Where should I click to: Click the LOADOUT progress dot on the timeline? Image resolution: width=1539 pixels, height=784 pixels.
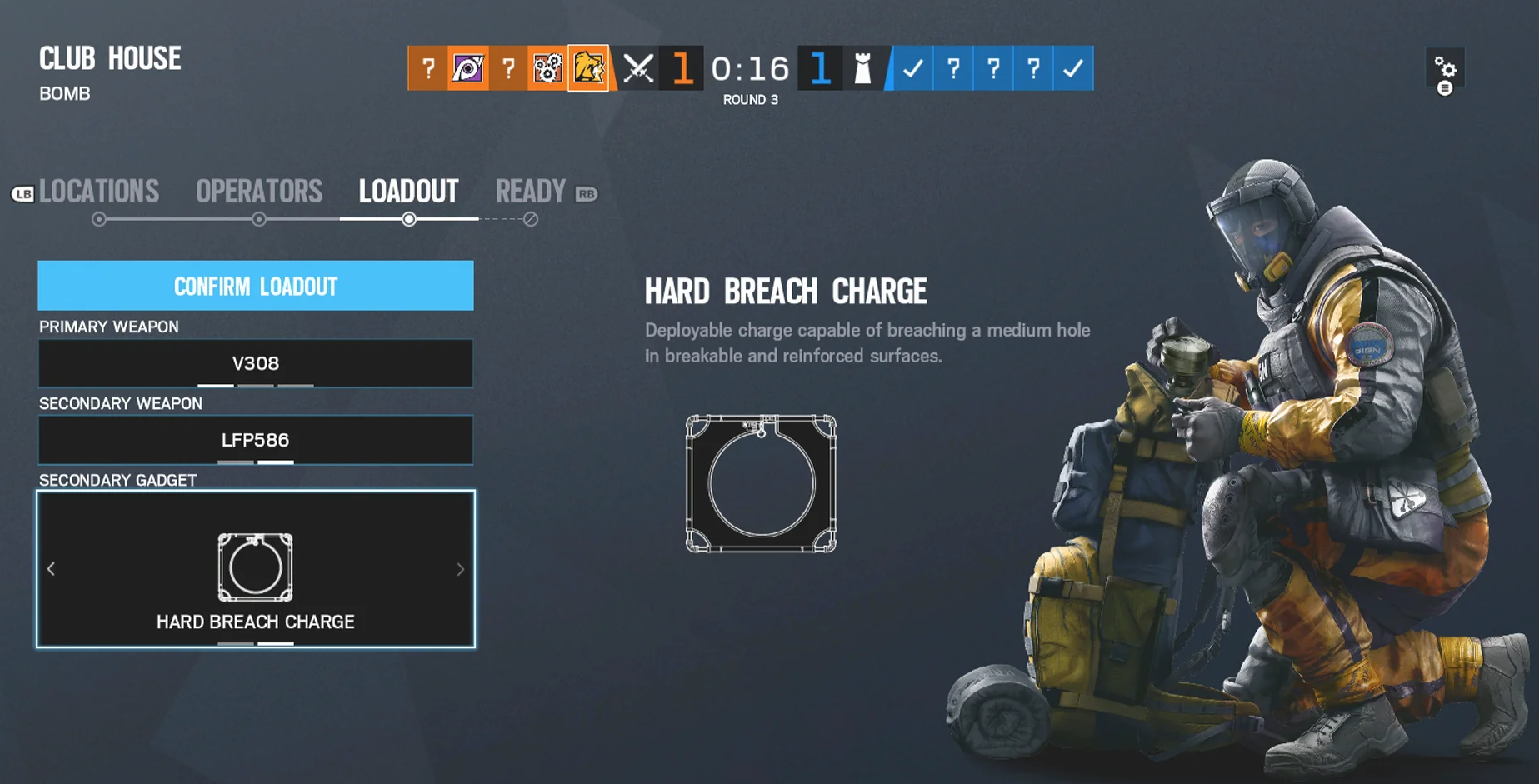coord(409,220)
